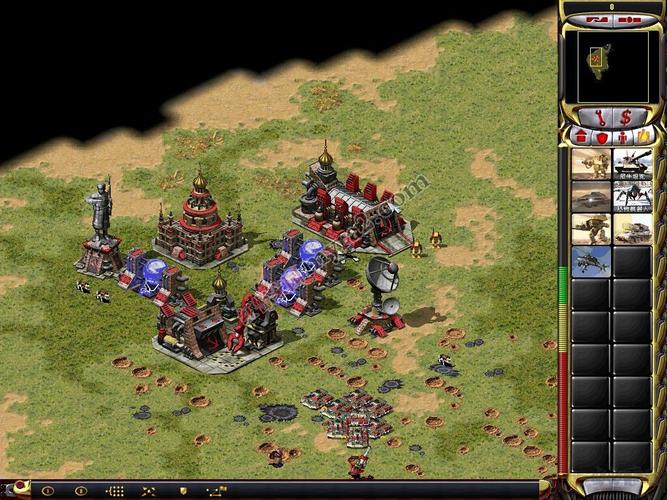Image resolution: width=667 pixels, height=500 pixels.
Task: Click the crossed-arrows scatter command button
Action: (x=148, y=491)
